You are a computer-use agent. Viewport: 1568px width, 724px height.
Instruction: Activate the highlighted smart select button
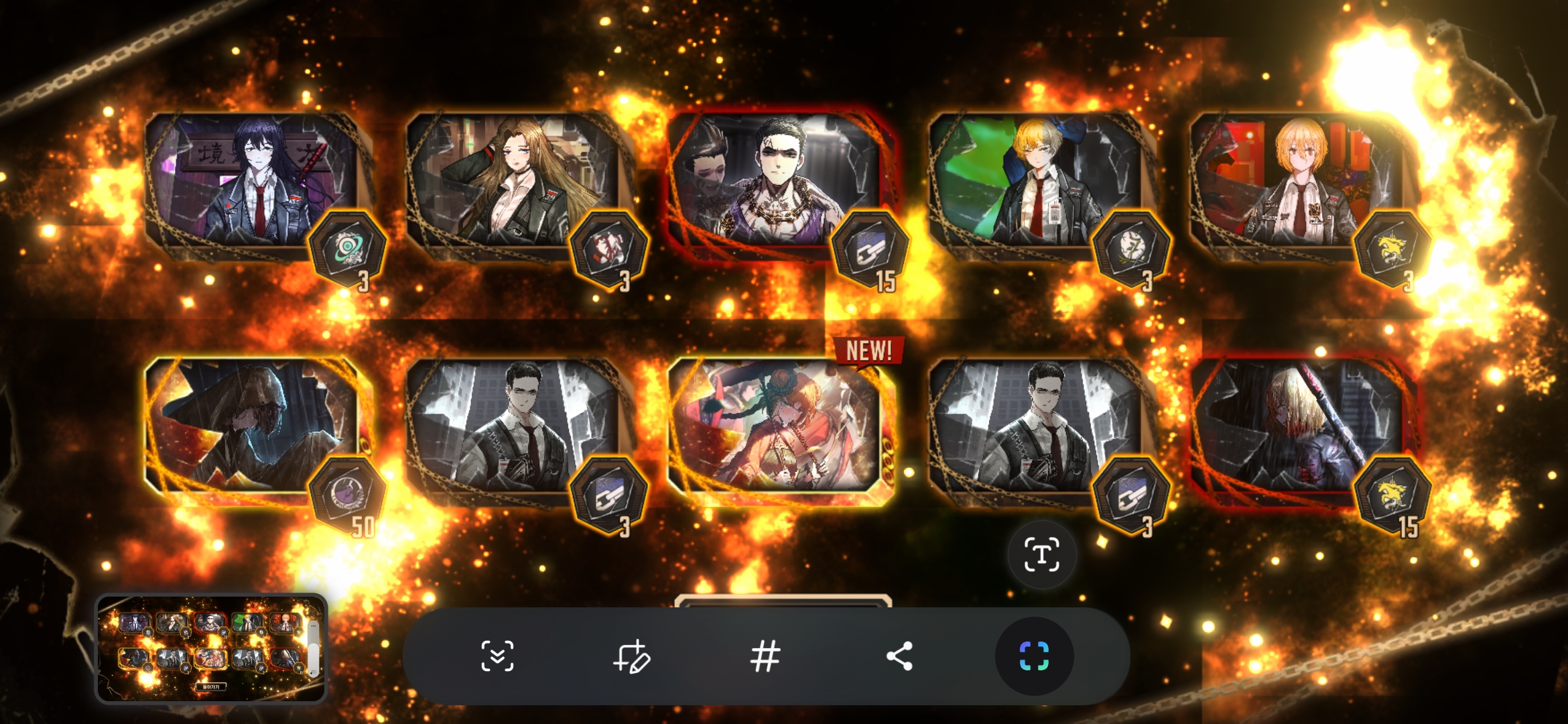tap(1034, 656)
